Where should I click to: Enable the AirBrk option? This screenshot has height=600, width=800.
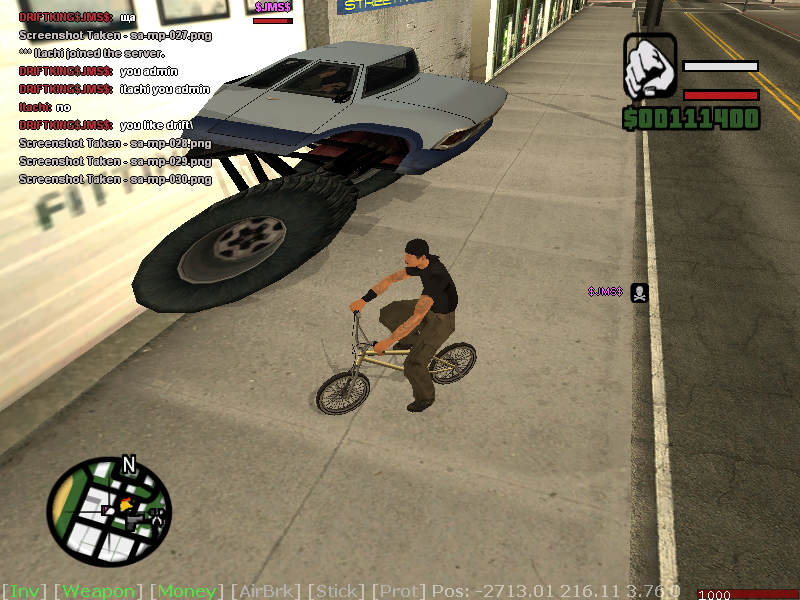265,591
